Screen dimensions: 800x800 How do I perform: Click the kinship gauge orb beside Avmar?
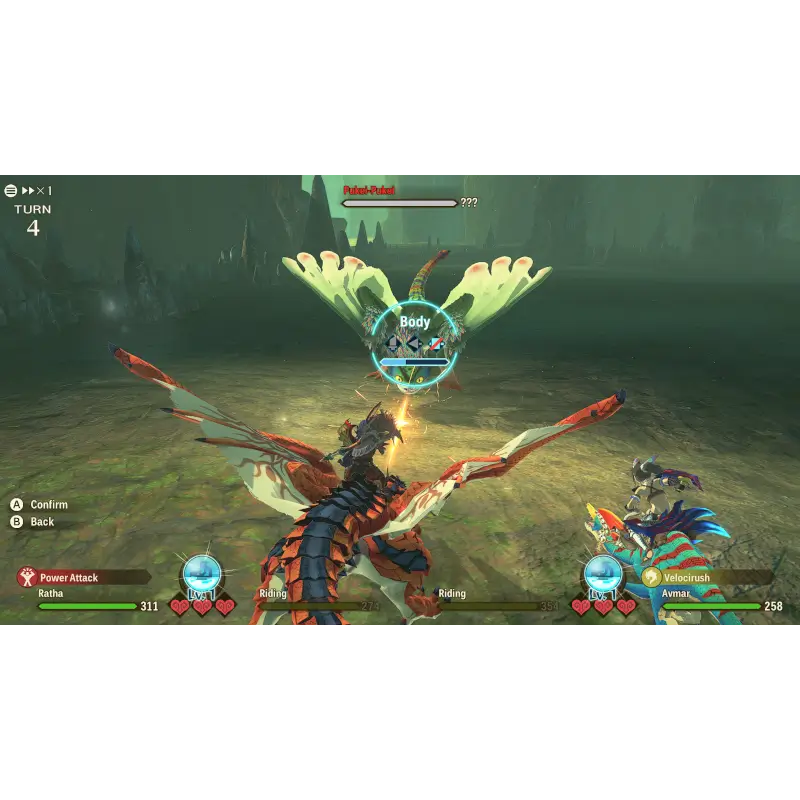[603, 575]
